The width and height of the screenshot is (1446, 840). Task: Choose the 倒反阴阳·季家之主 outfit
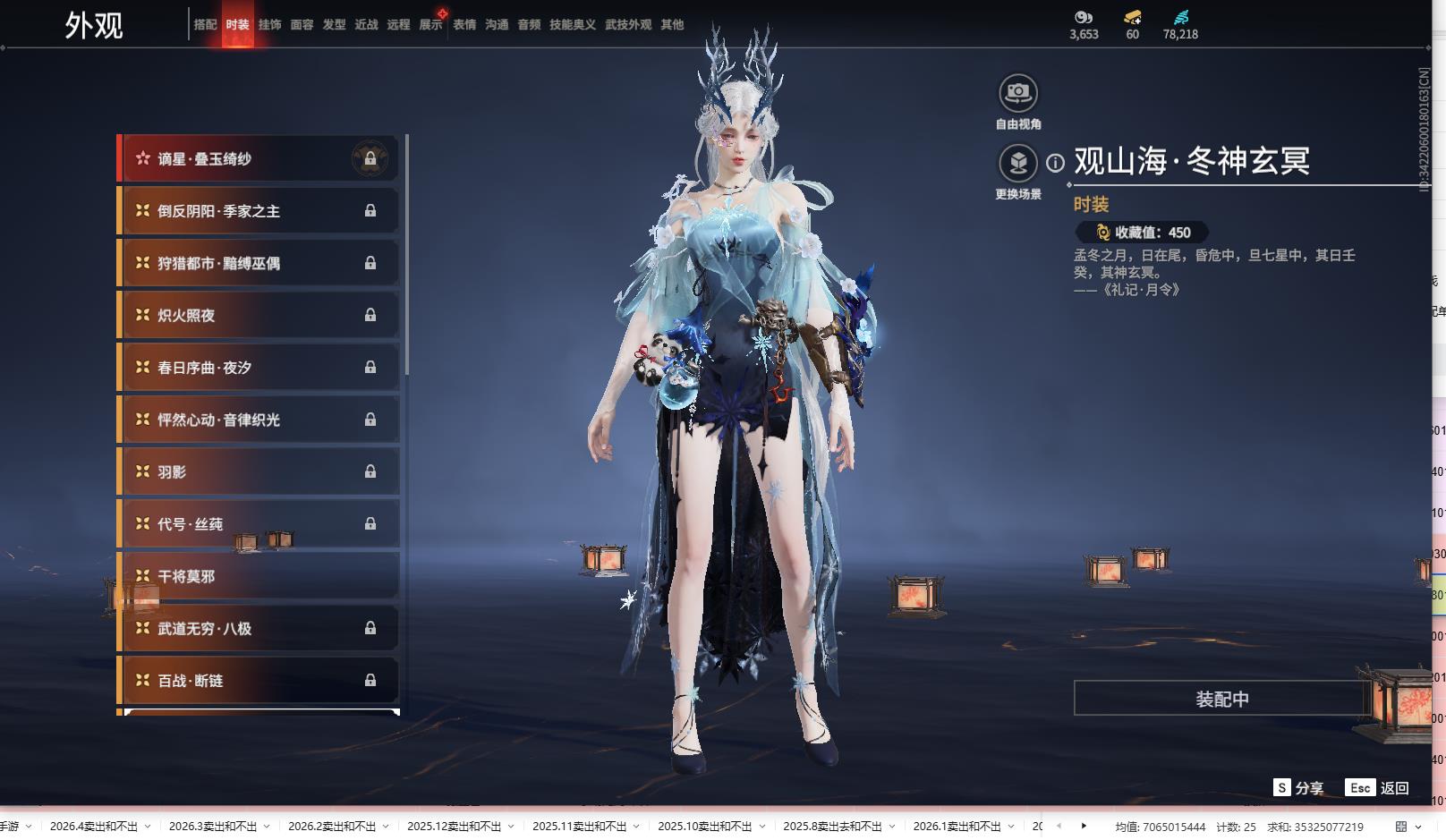click(258, 211)
